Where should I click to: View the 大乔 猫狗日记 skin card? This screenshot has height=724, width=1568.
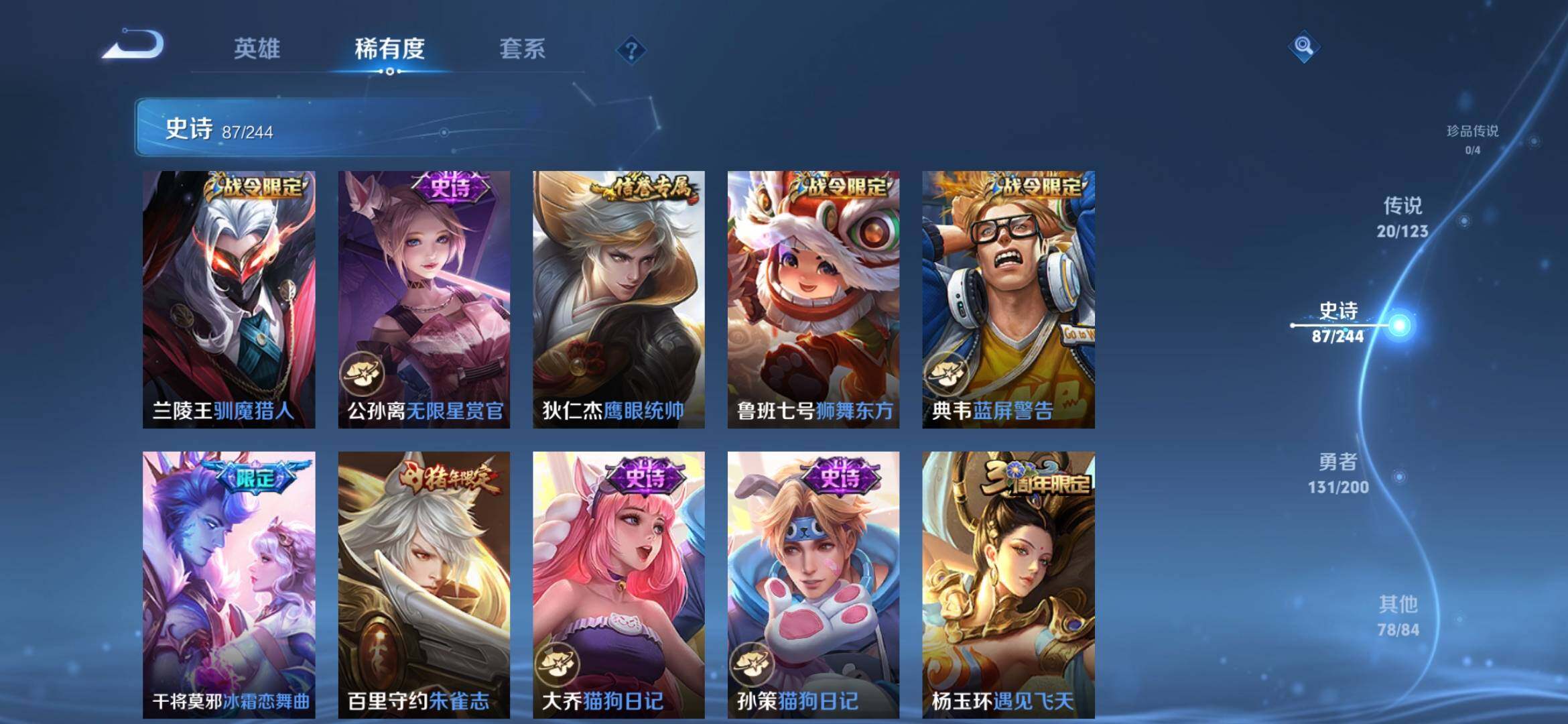pos(618,585)
